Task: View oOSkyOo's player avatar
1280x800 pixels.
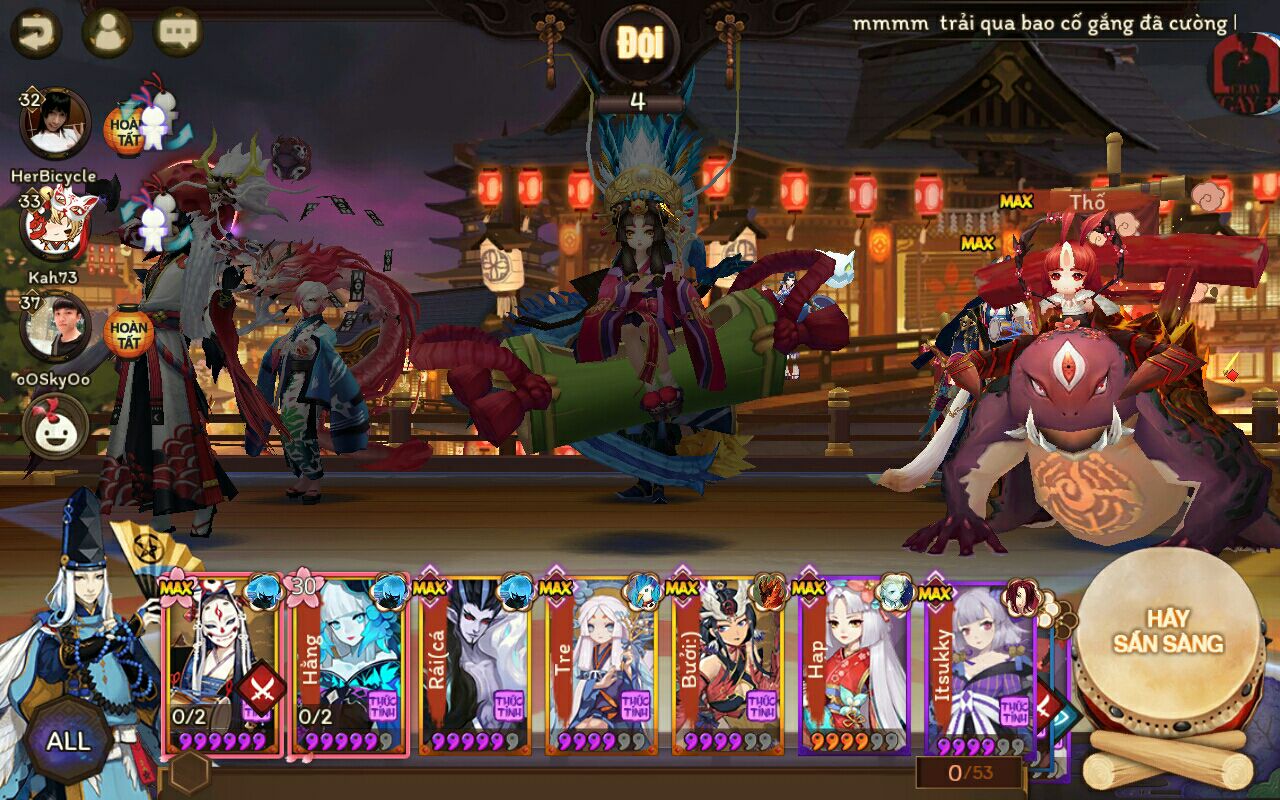Action: (56, 326)
